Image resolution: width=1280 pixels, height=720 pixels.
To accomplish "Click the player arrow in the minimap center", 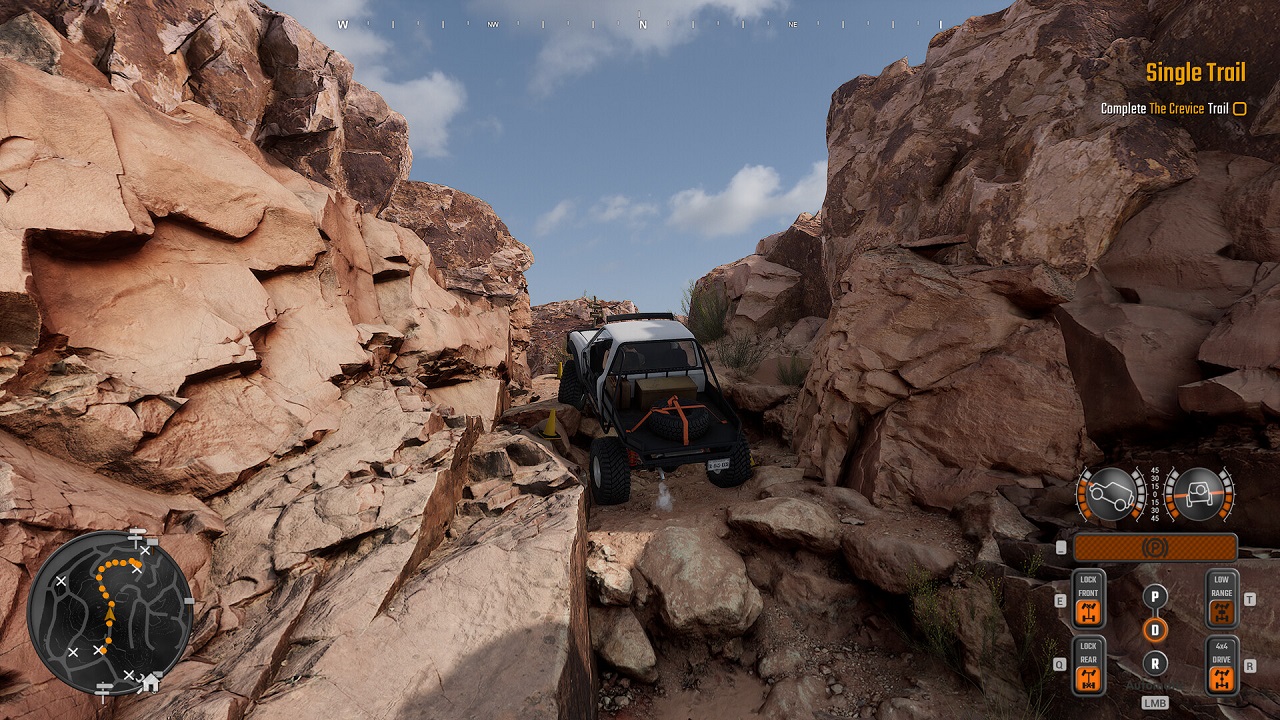I will [x=110, y=615].
